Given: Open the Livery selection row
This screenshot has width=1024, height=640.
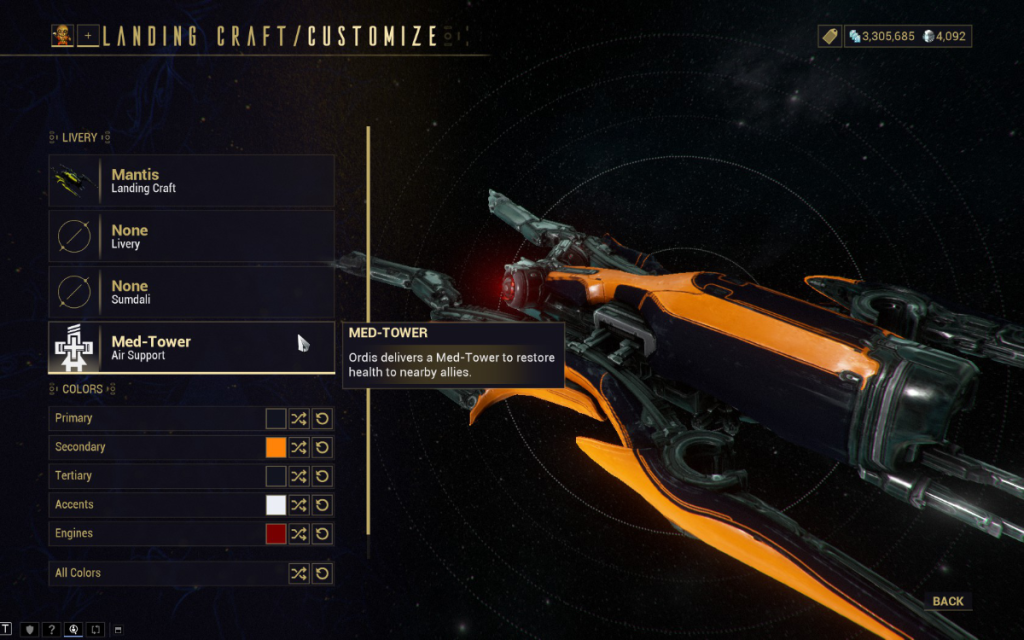Looking at the screenshot, I should 191,237.
